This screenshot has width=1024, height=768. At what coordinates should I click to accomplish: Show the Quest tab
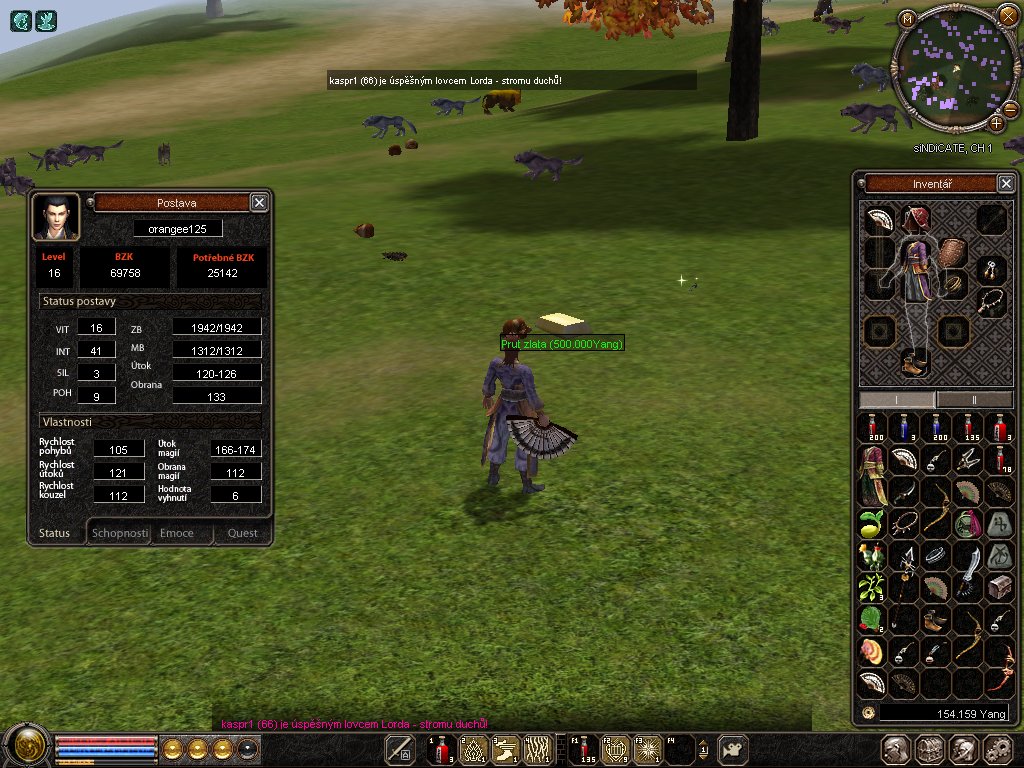(242, 533)
